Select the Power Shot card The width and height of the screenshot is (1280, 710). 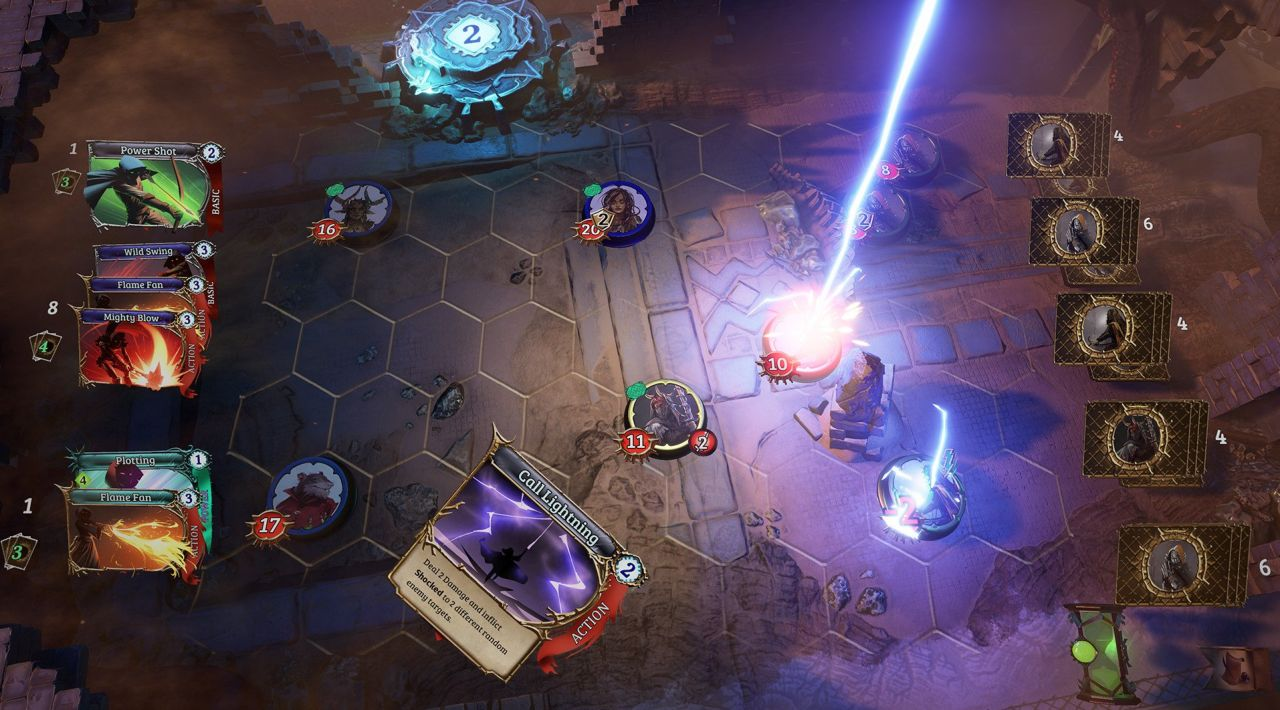pos(150,186)
